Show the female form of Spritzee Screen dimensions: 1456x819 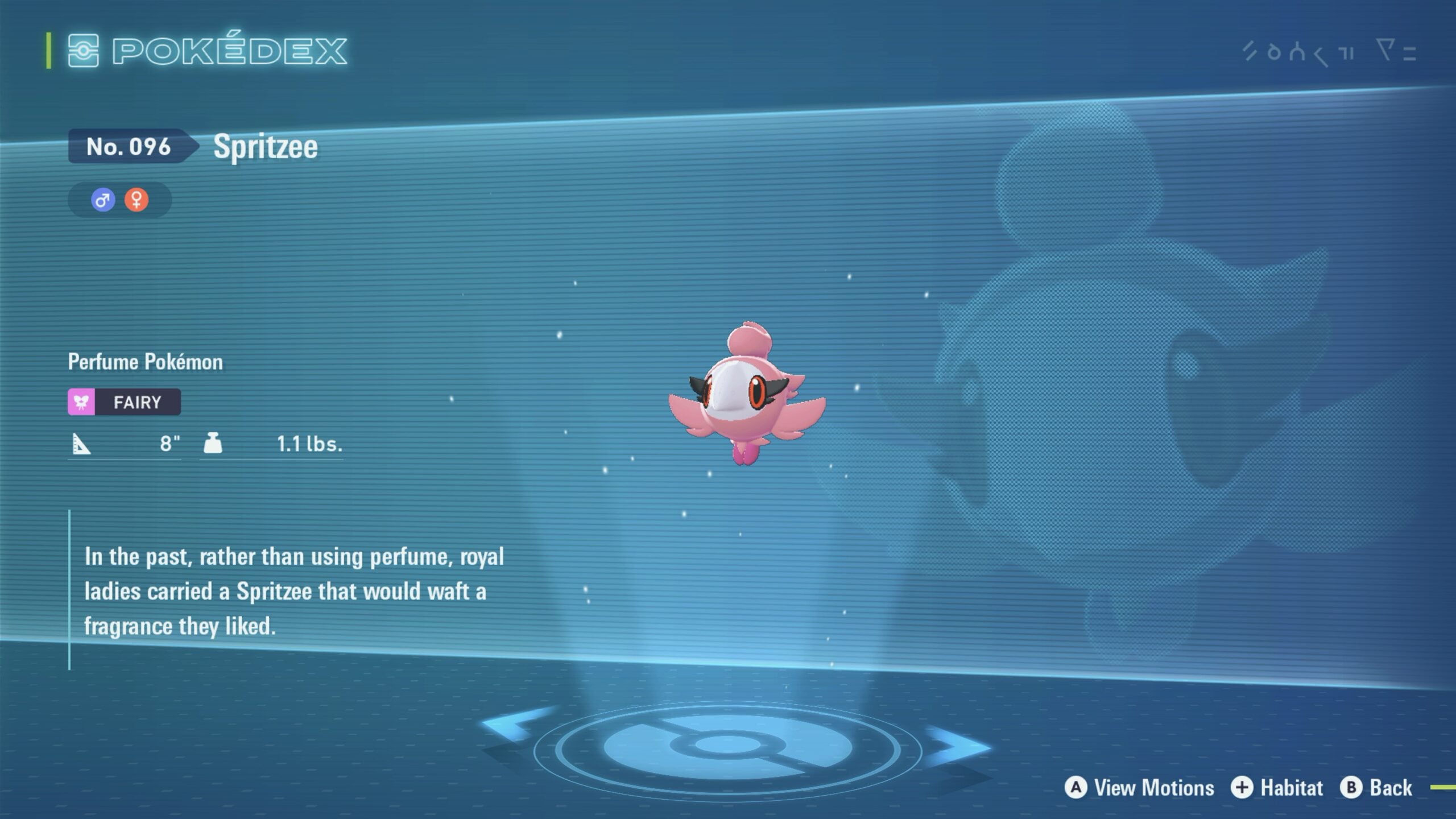pyautogui.click(x=136, y=200)
